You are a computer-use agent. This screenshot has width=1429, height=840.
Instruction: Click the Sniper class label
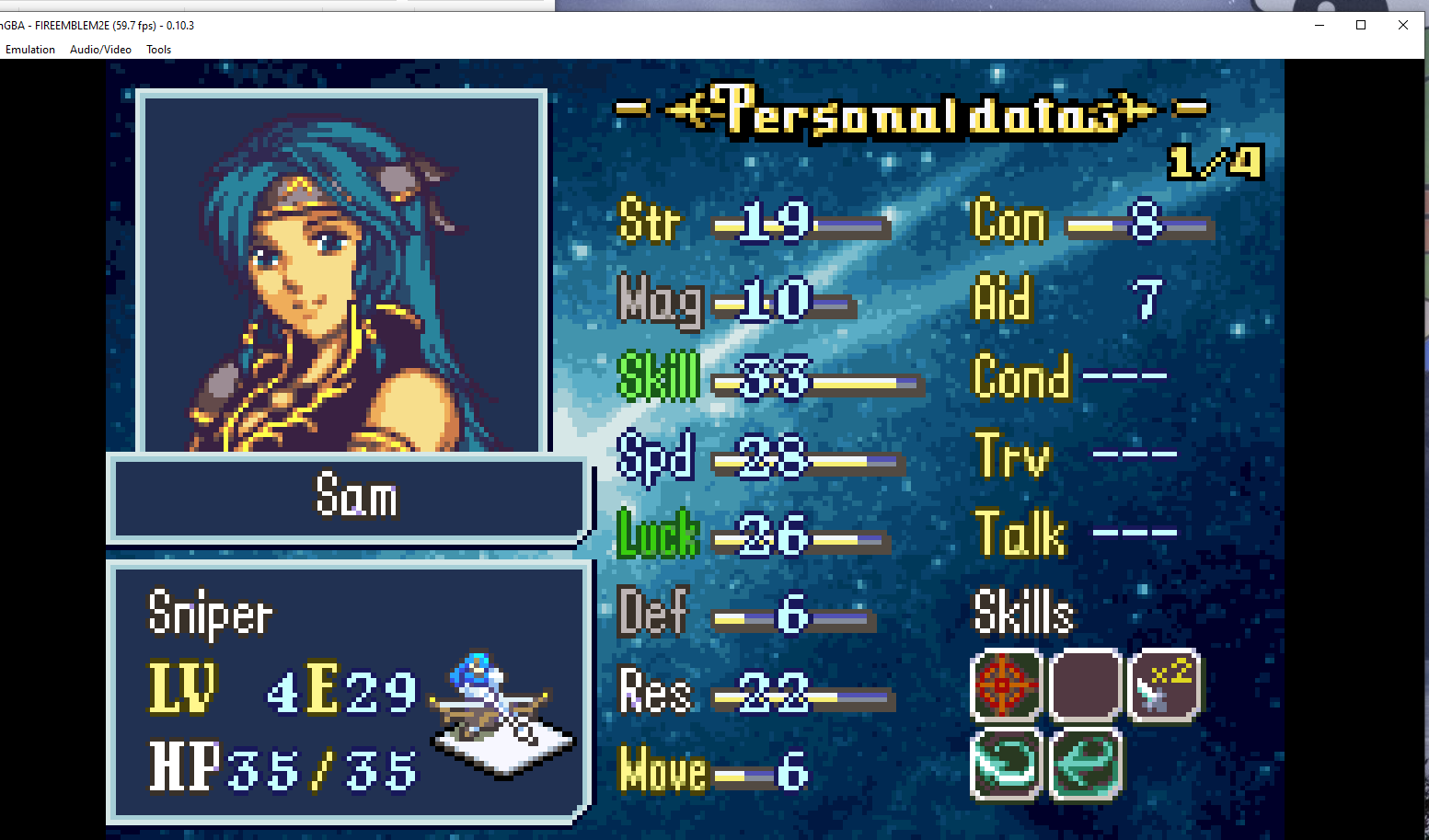tap(210, 612)
